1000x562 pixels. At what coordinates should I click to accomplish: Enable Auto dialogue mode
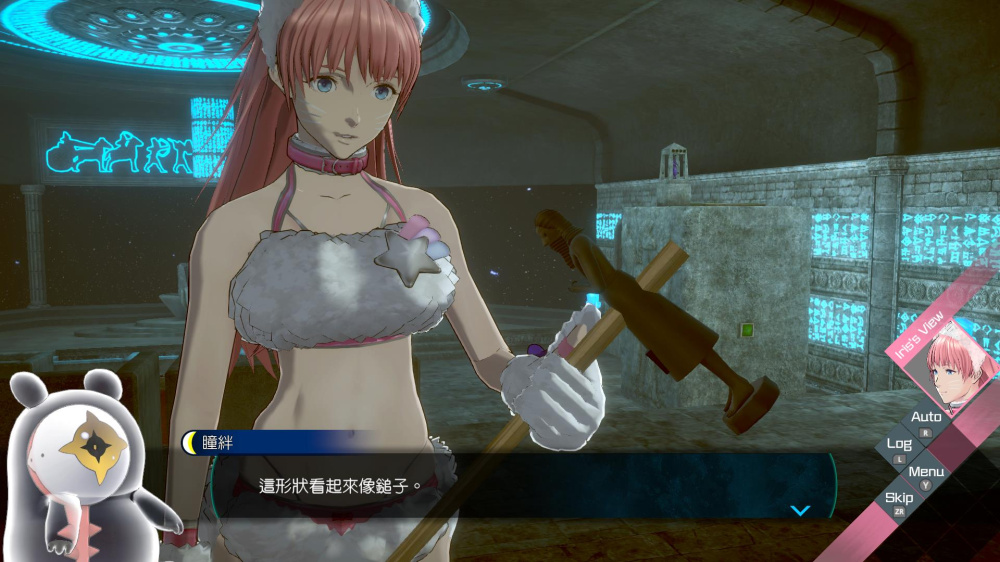coord(926,418)
